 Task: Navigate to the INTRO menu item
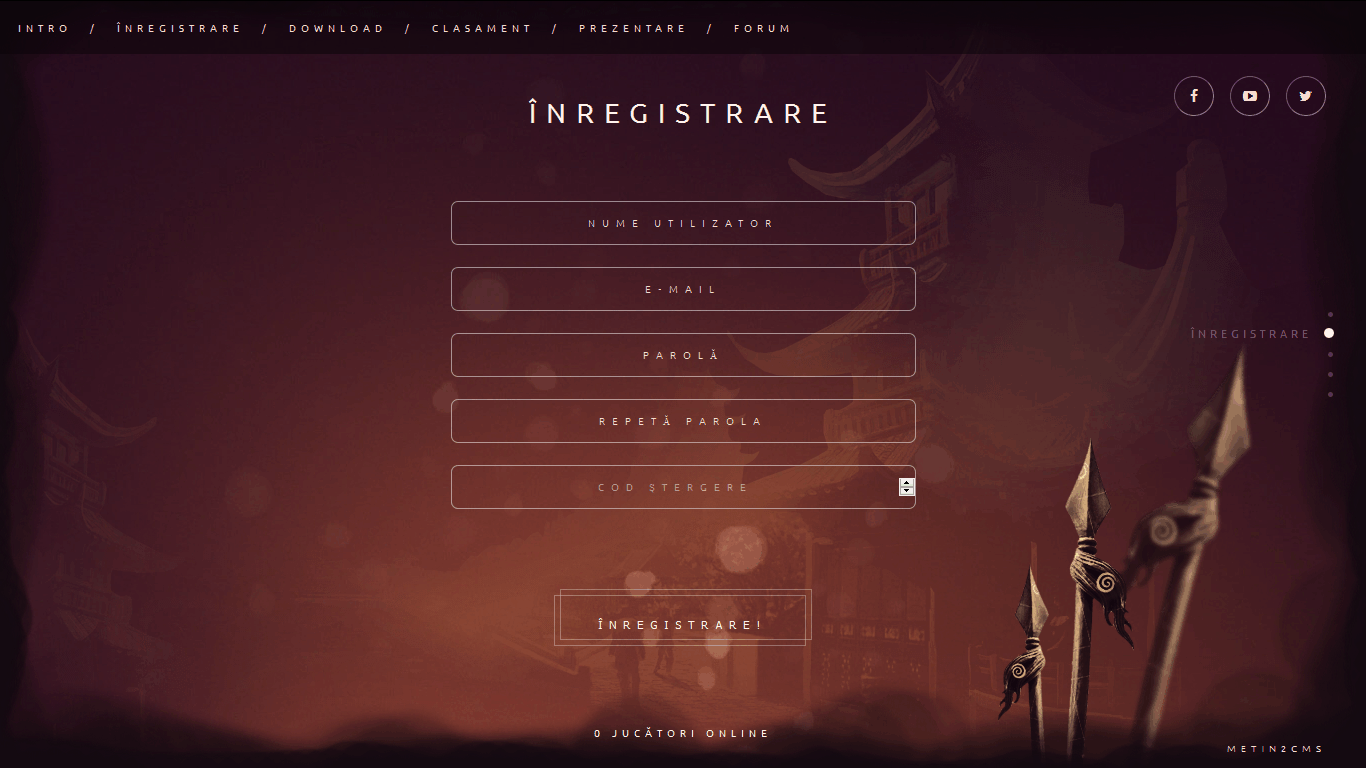pos(44,28)
